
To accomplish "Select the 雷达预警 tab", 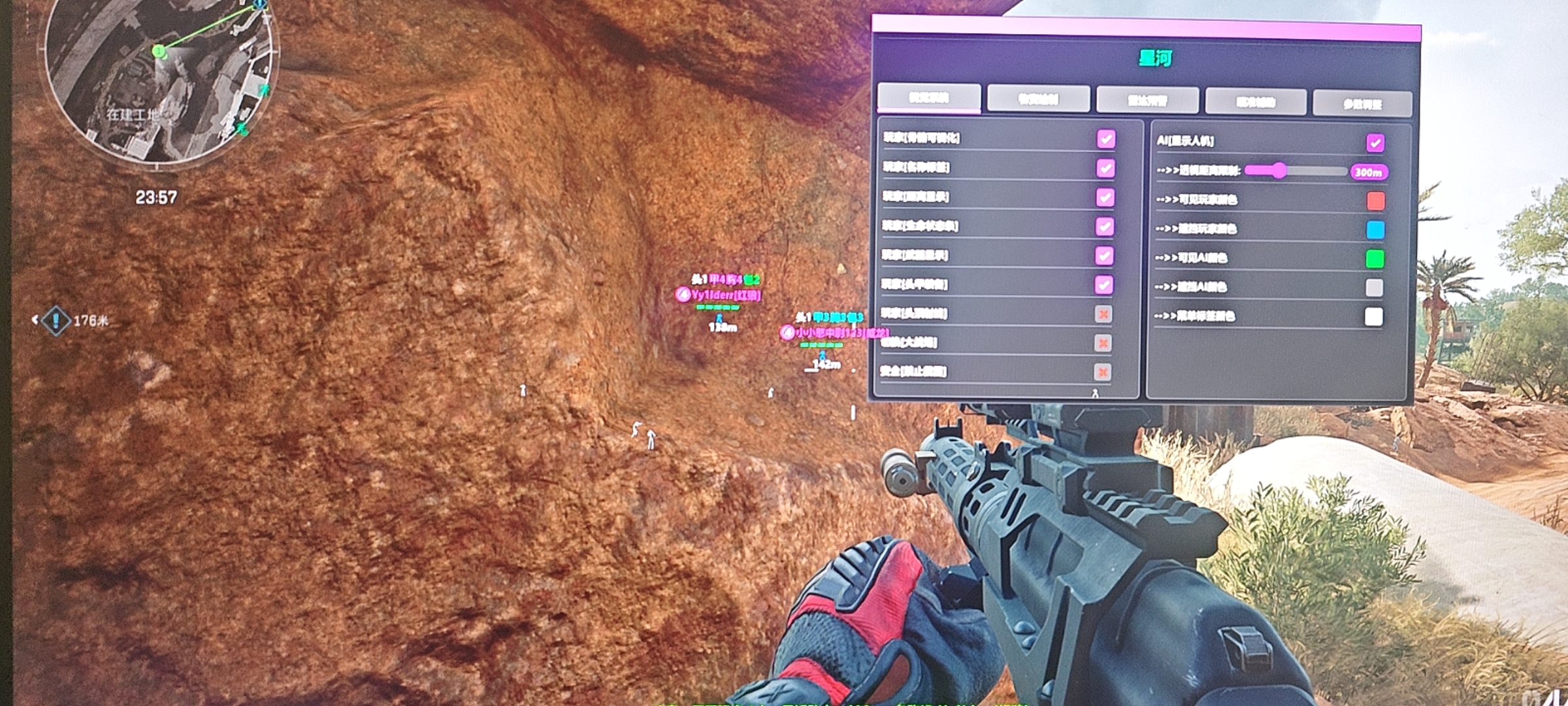I will pyautogui.click(x=1147, y=101).
